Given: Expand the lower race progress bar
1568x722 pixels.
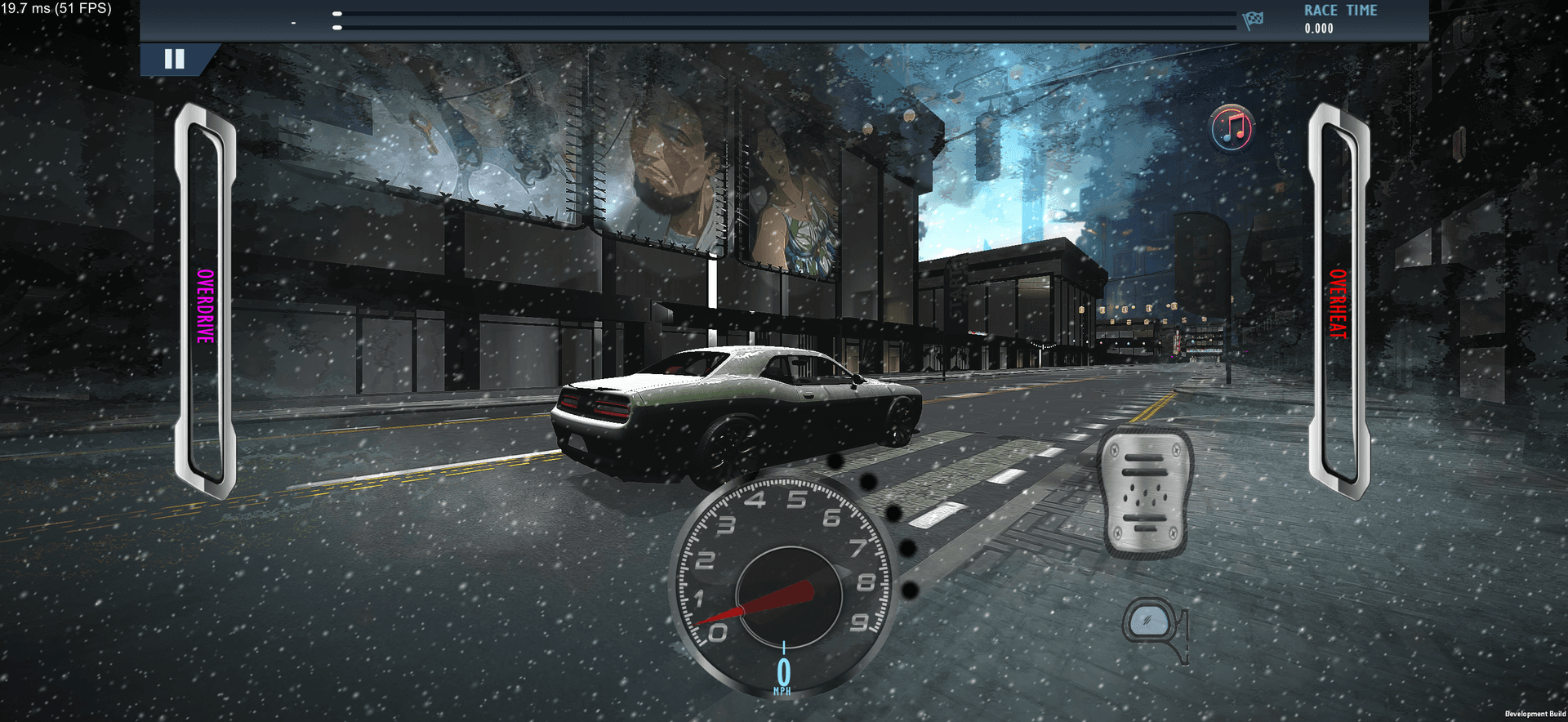Looking at the screenshot, I should (784, 26).
